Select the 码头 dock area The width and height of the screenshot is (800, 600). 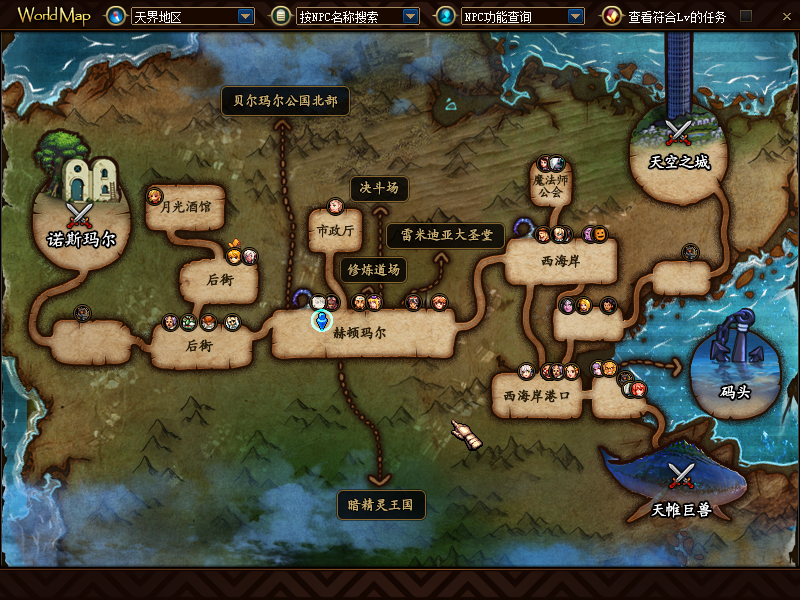734,391
